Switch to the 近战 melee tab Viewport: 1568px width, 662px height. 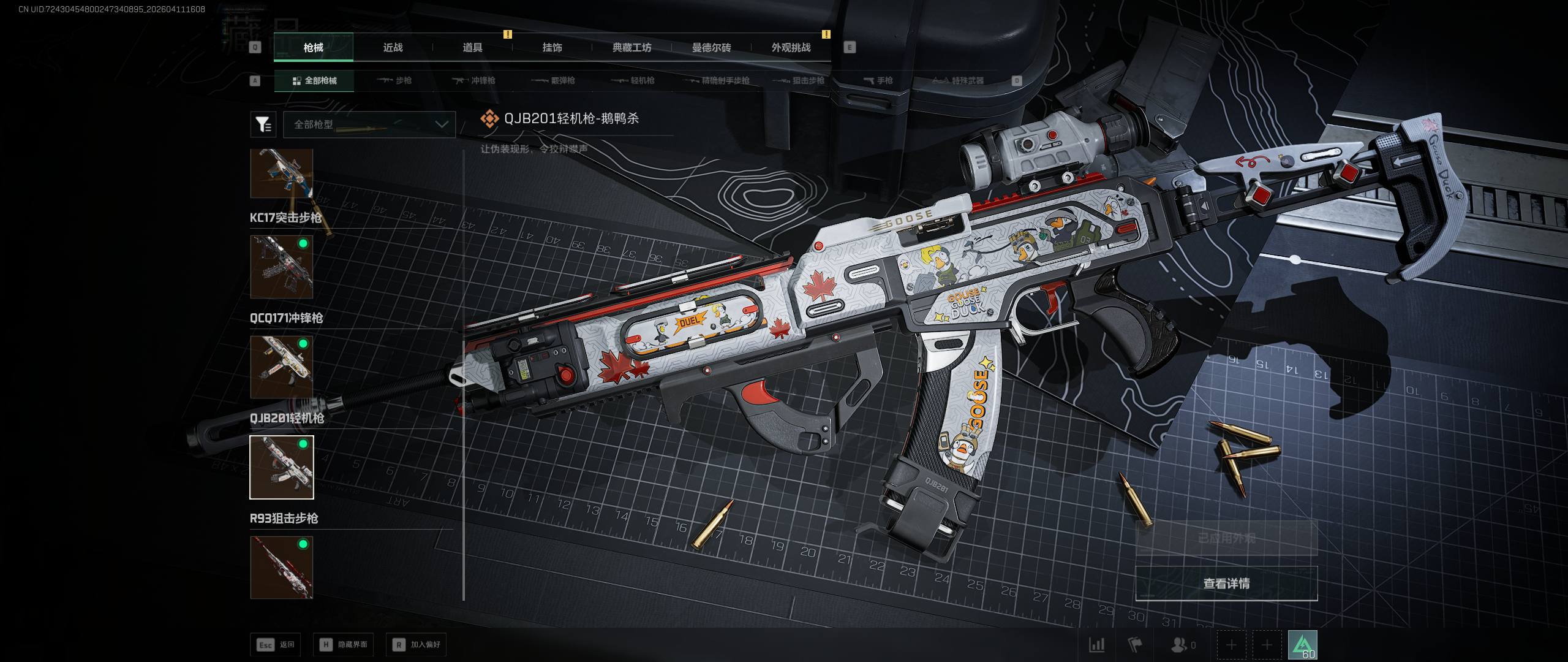[x=393, y=48]
